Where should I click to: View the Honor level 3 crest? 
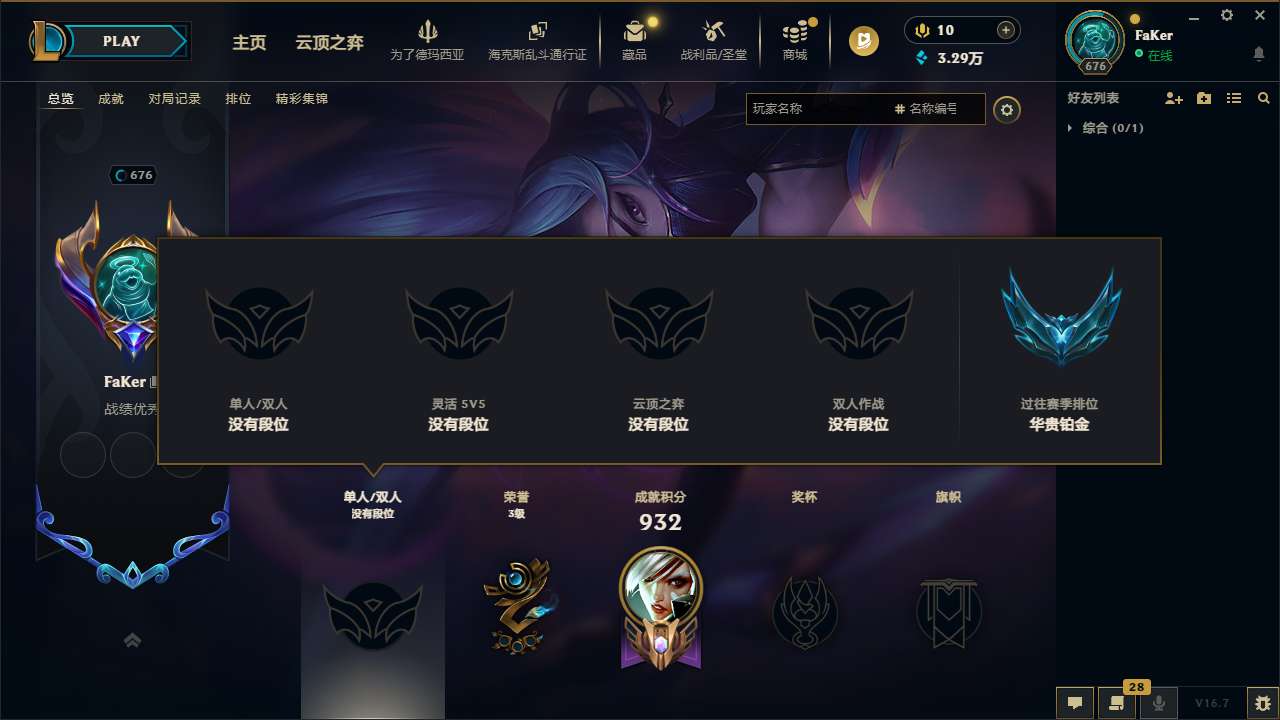(516, 603)
